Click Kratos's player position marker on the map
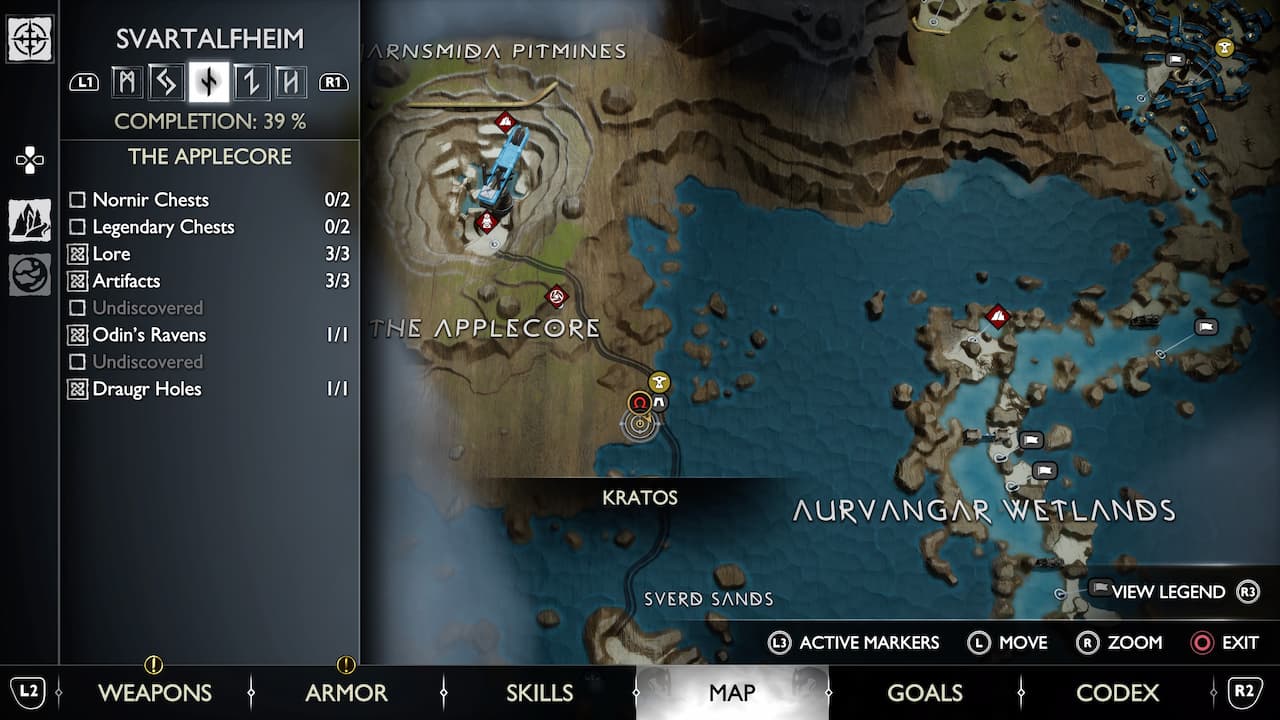 click(640, 424)
